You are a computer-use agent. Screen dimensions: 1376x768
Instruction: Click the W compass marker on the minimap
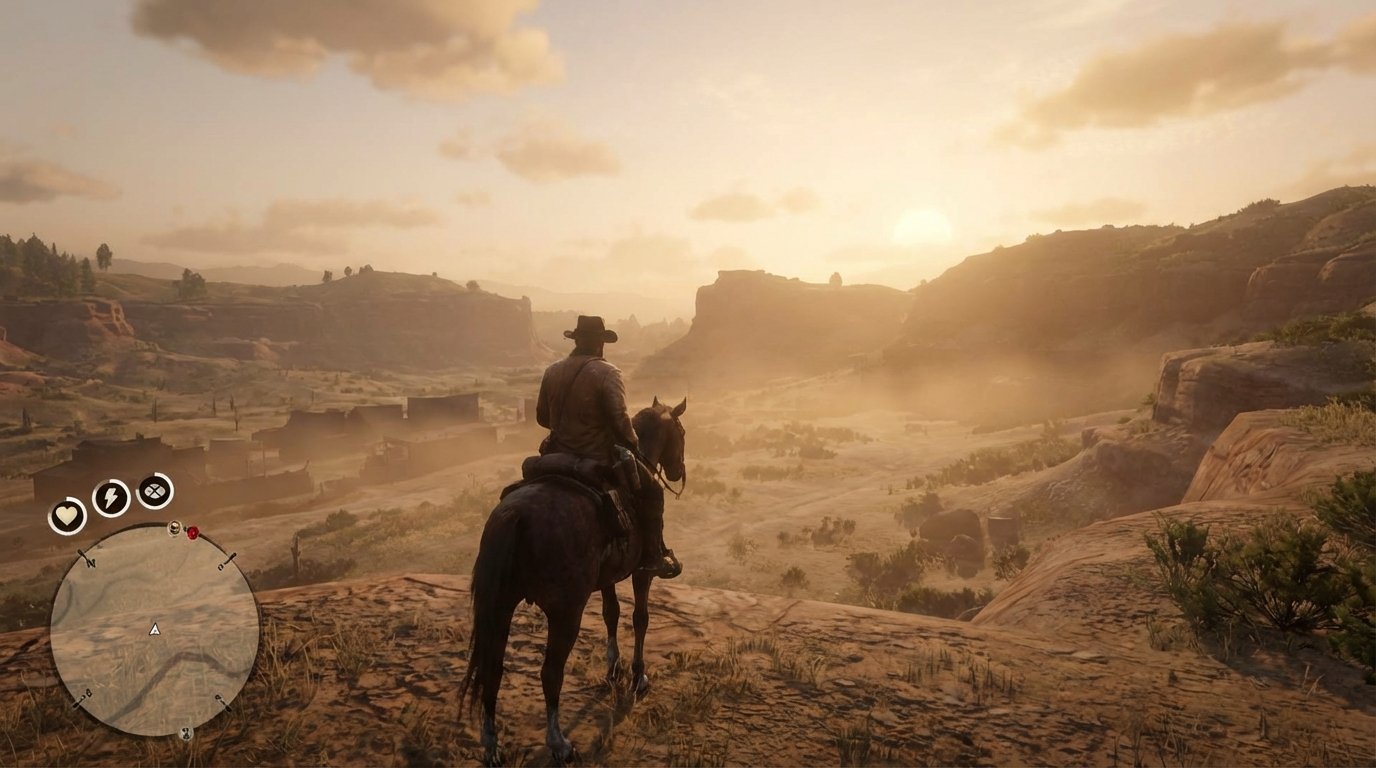coord(88,693)
